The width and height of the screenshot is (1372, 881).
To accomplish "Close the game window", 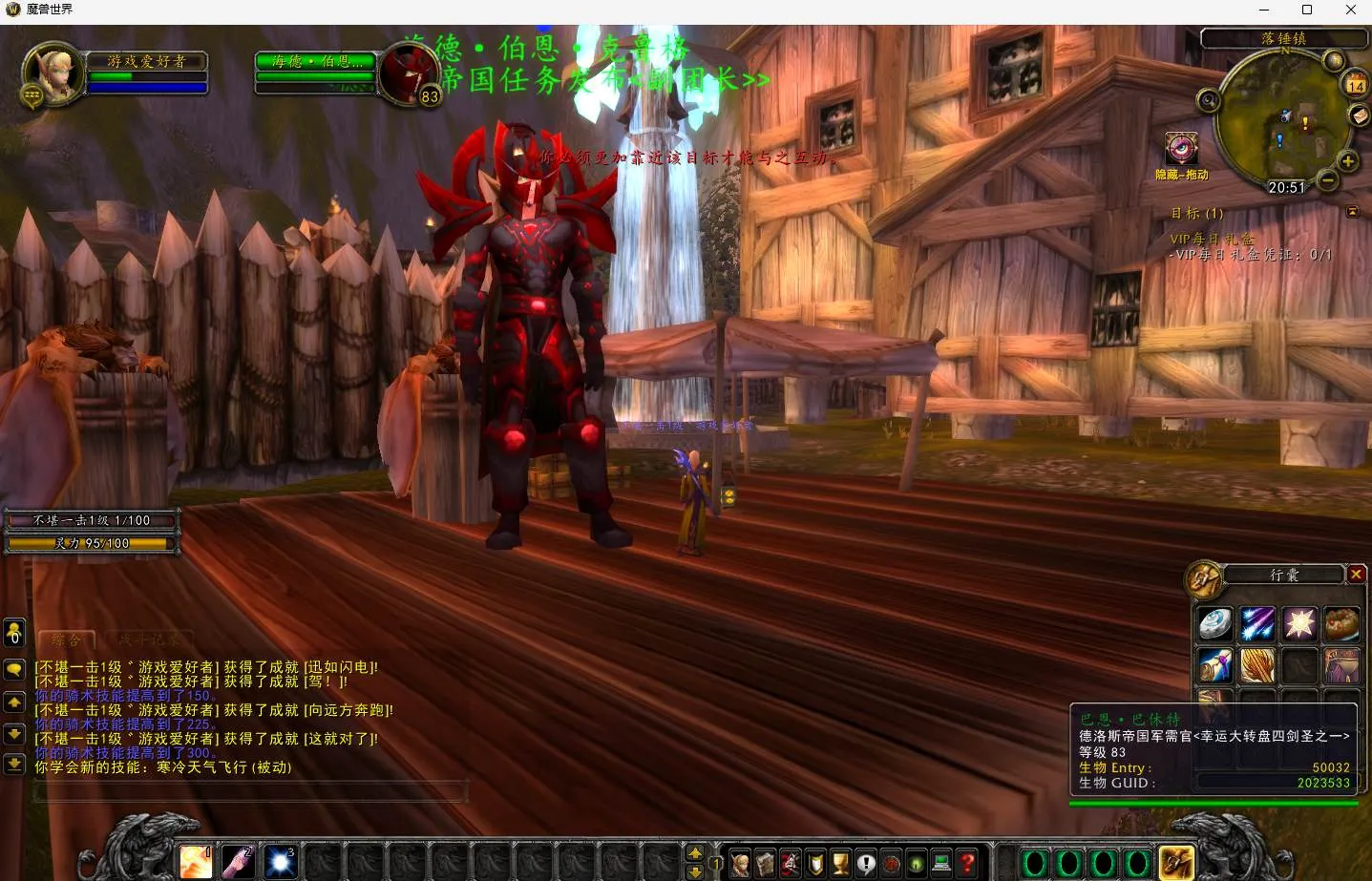I will pos(1350,10).
